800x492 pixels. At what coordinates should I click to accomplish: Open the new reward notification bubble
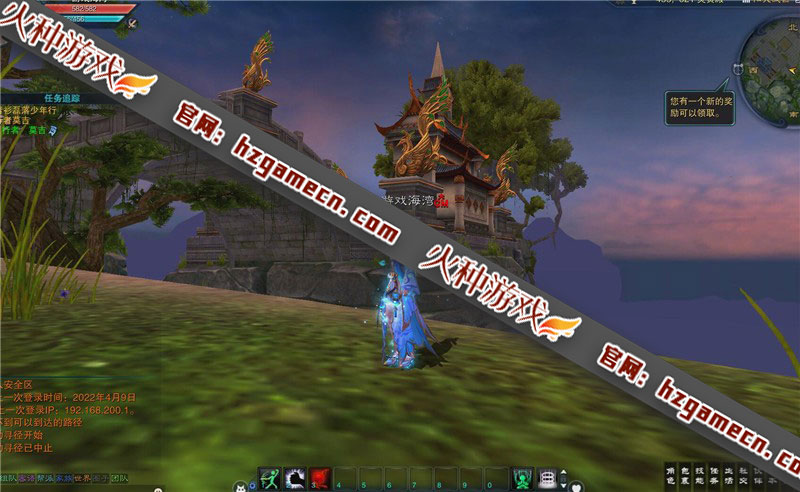[x=700, y=107]
